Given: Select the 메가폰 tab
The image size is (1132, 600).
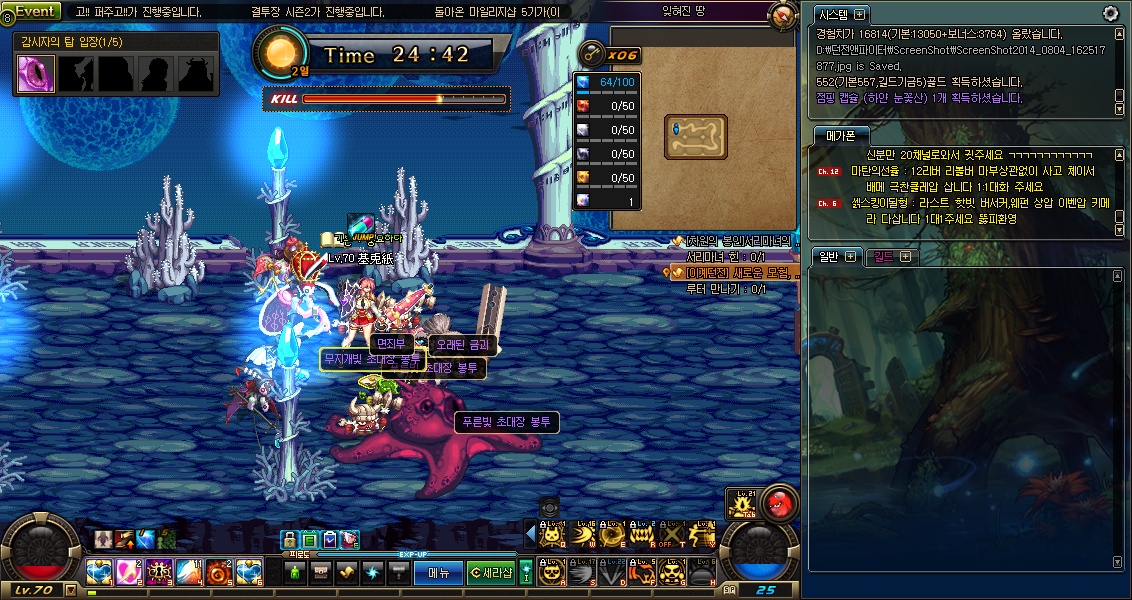Looking at the screenshot, I should coord(840,135).
